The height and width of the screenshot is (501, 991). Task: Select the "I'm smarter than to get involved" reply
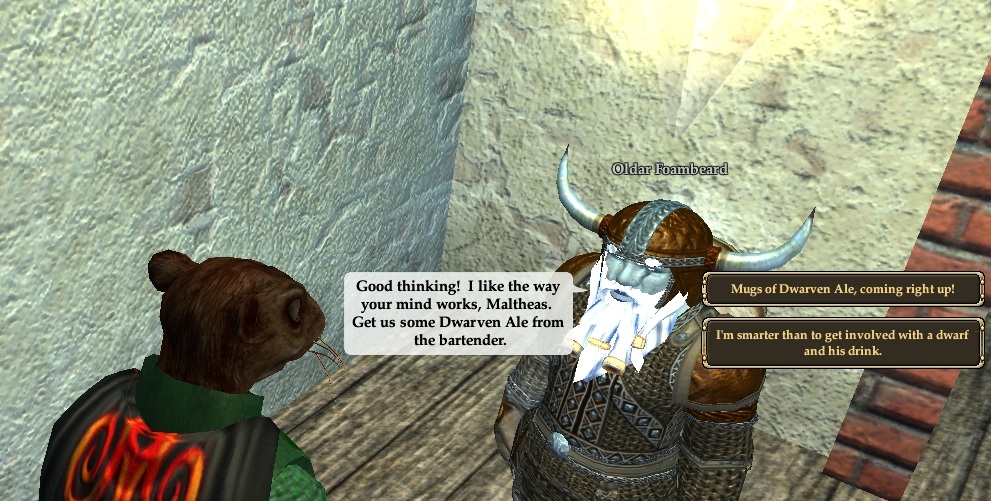[843, 343]
